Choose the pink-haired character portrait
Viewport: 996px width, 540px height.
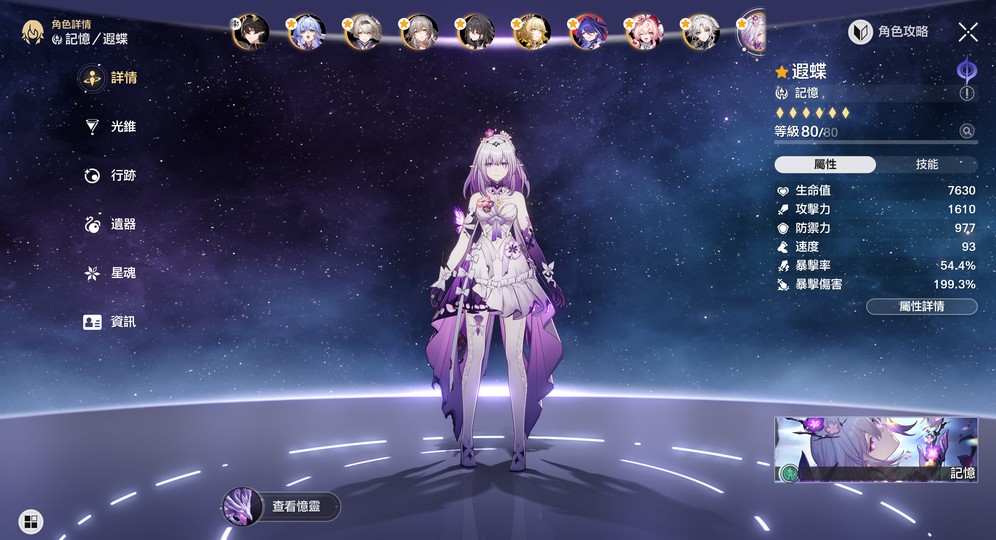coord(643,32)
